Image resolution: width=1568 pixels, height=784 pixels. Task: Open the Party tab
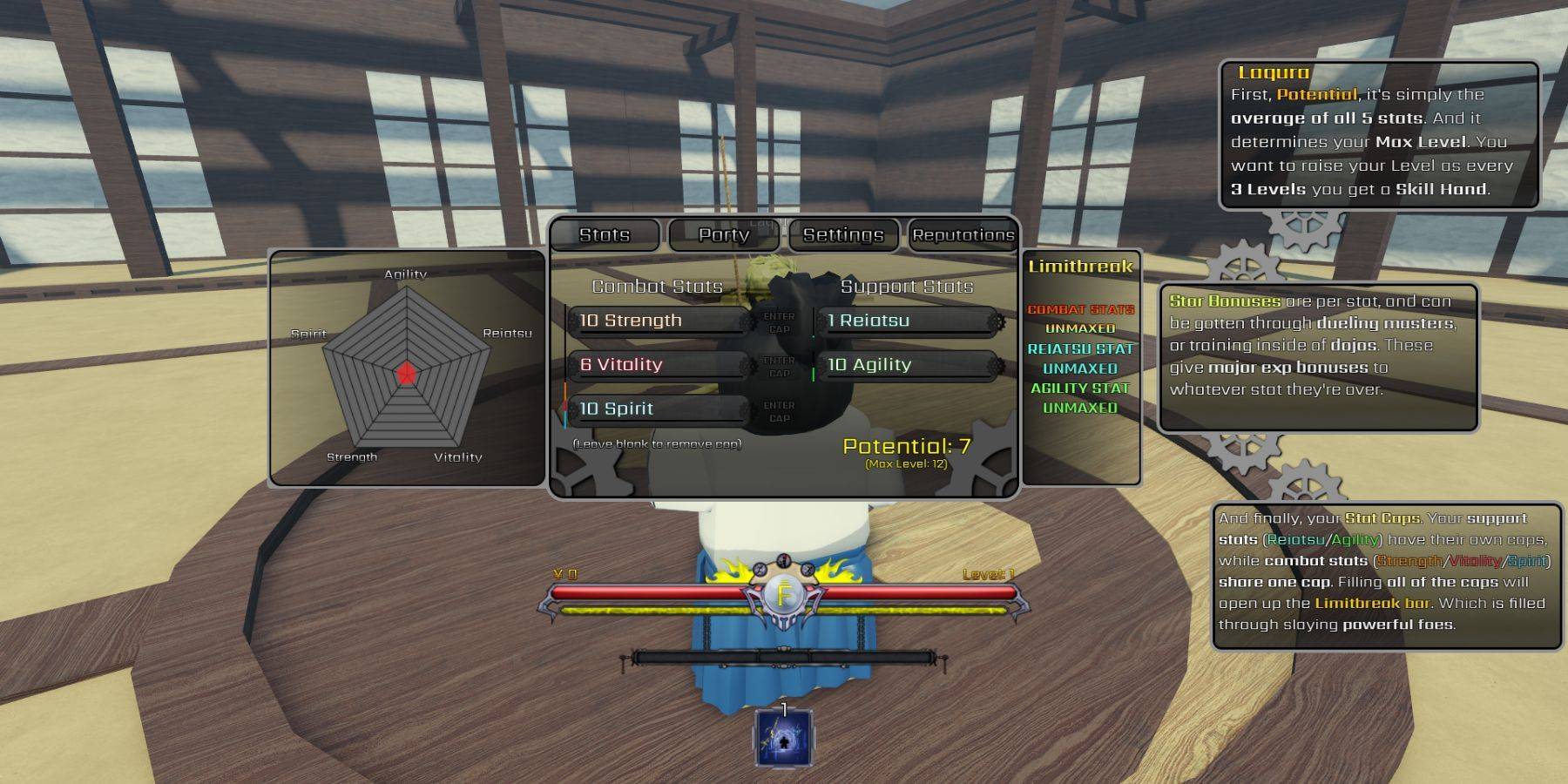(x=723, y=235)
